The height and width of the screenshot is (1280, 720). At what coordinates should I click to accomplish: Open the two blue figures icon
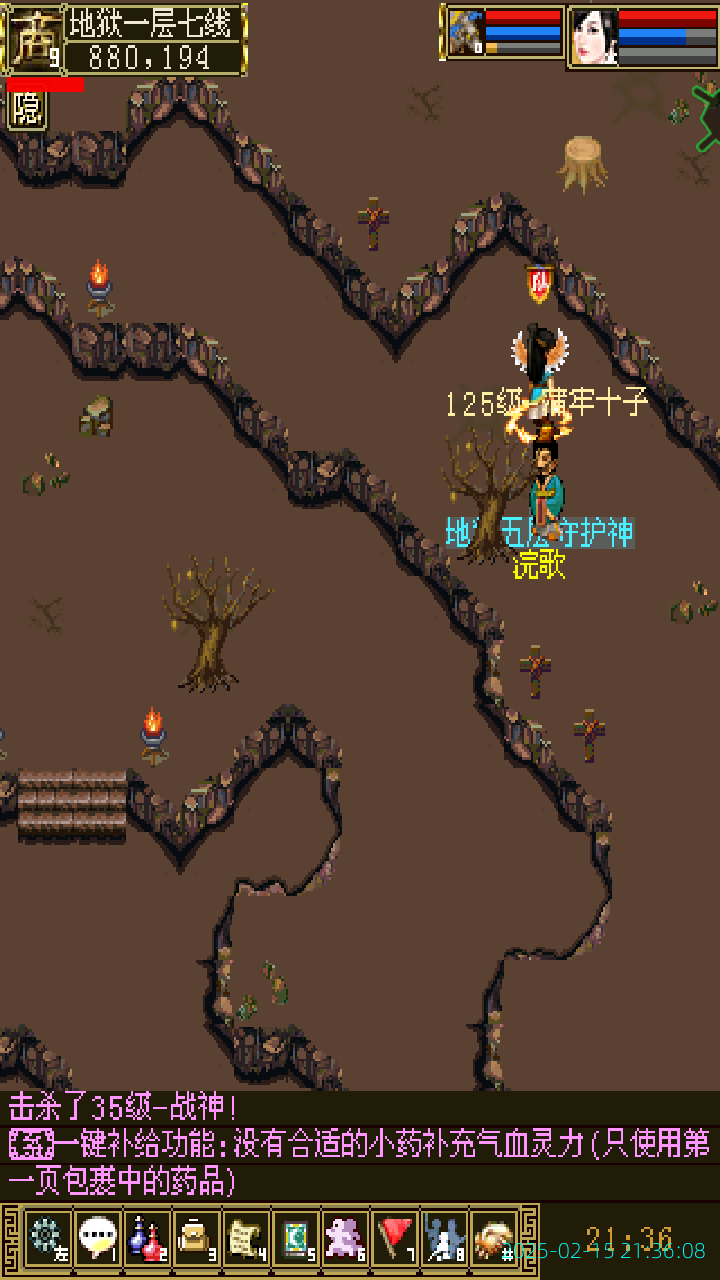pos(444,1237)
